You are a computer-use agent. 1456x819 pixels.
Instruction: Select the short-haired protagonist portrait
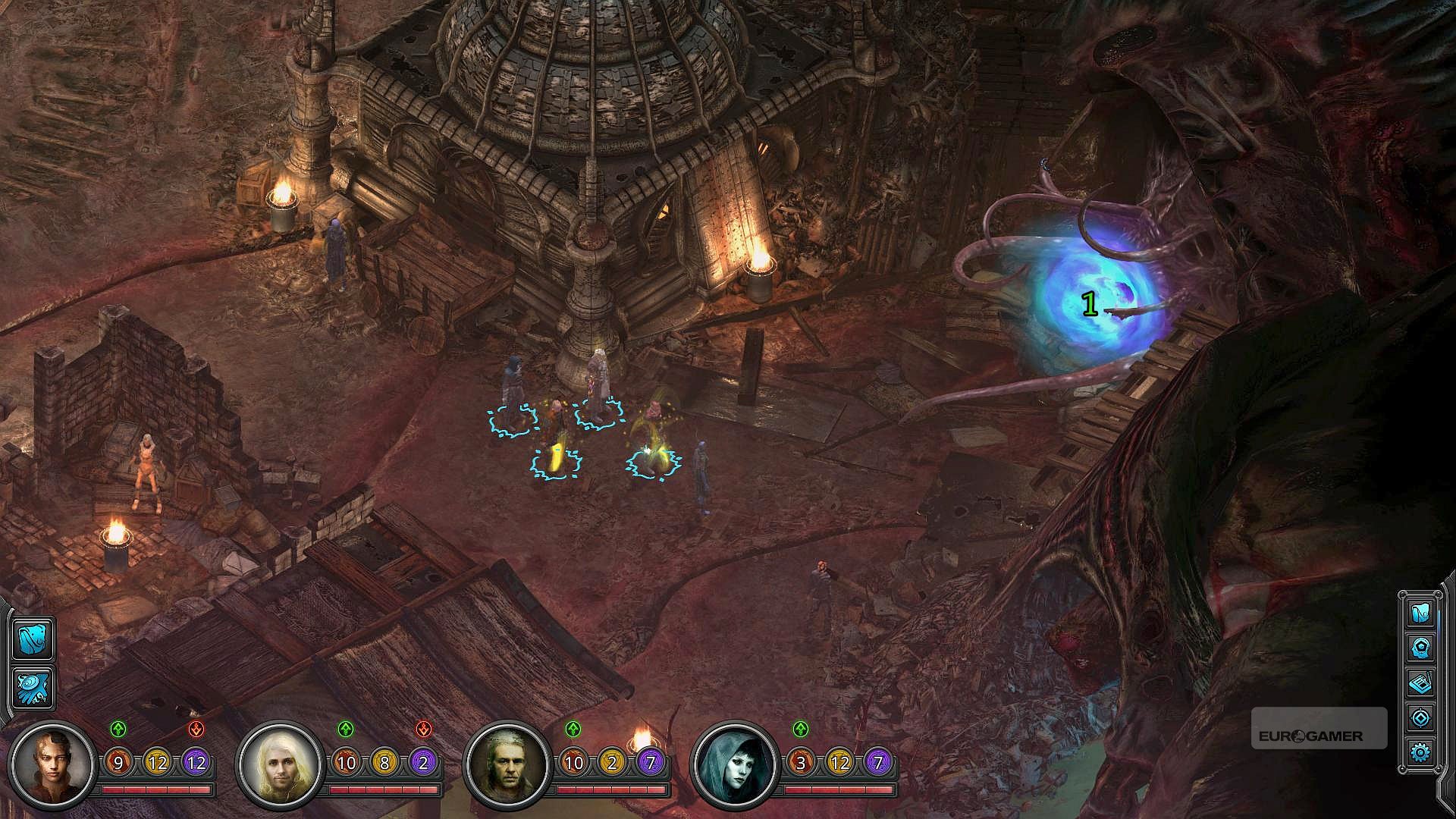[x=53, y=763]
